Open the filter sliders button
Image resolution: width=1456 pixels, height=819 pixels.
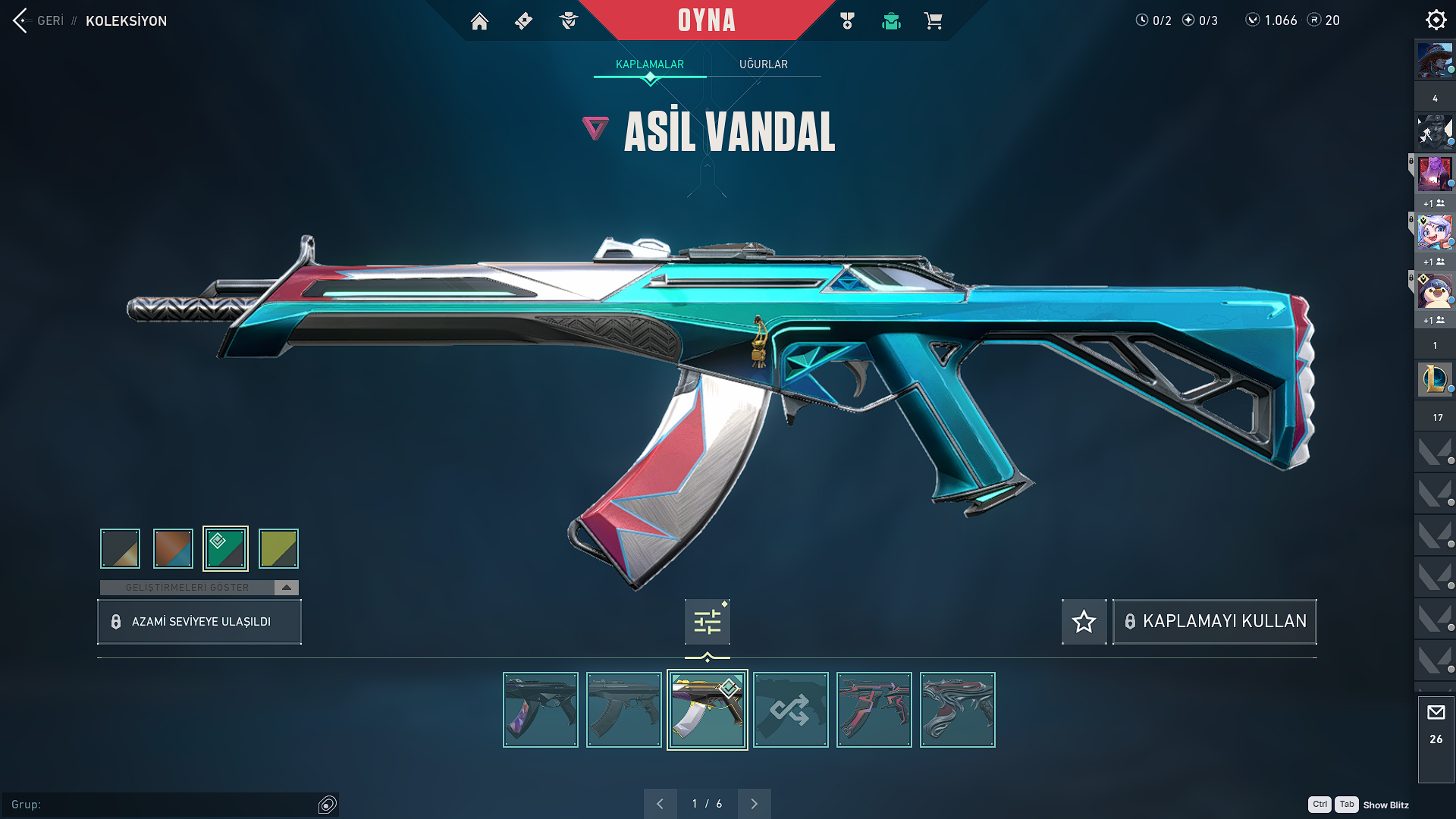(707, 622)
